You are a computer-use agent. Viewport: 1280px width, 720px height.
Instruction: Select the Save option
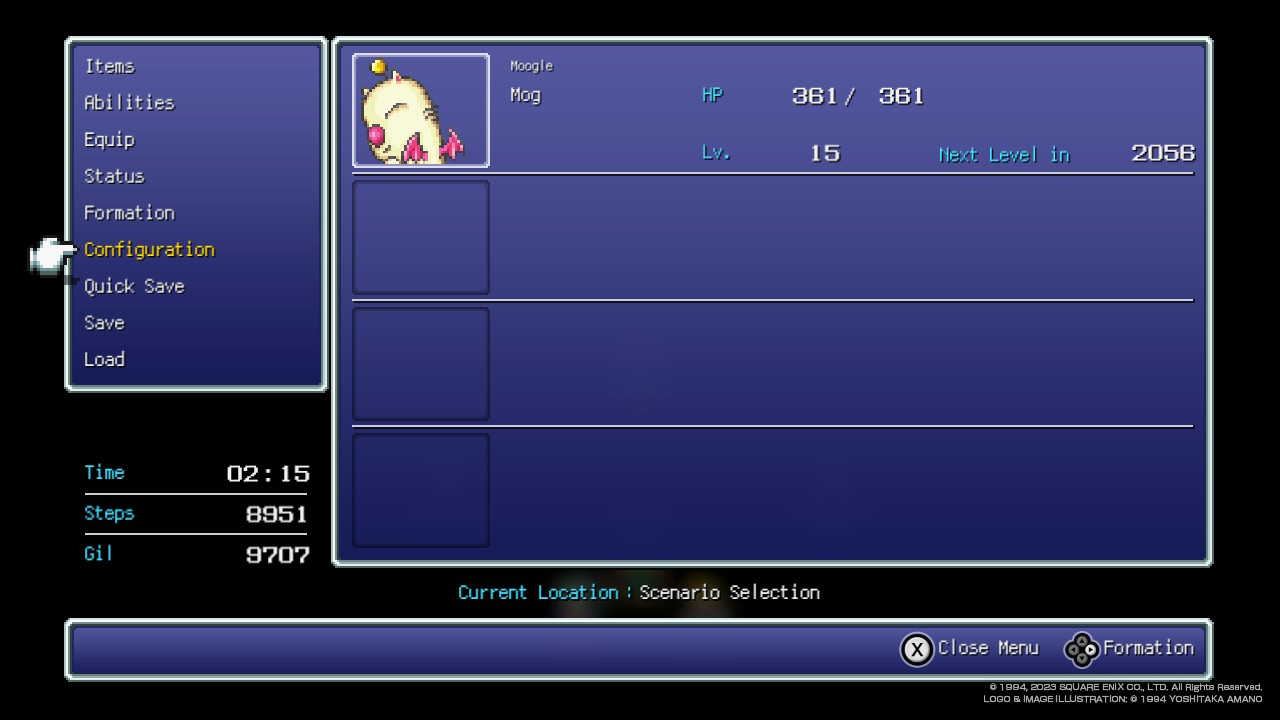pyautogui.click(x=104, y=323)
